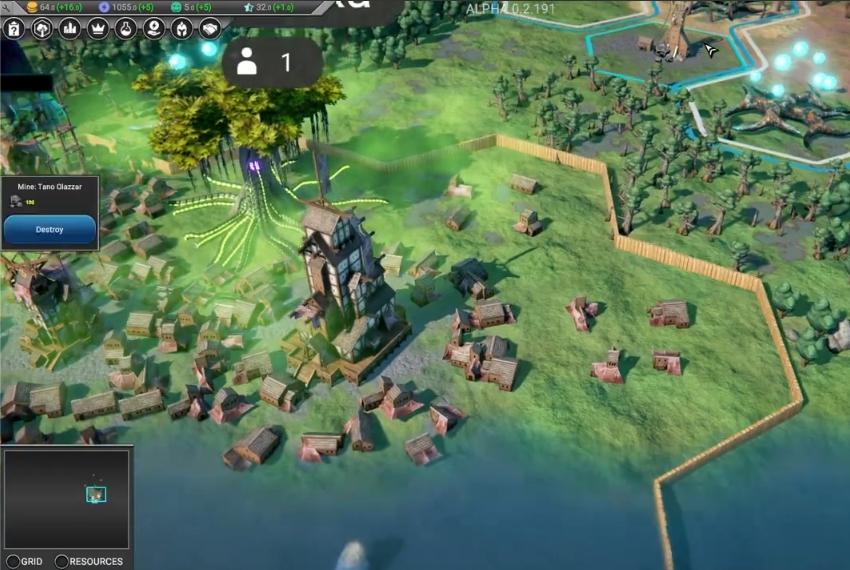This screenshot has height=570, width=850.
Task: Click the hand-with-lightning-orb toolbar icon
Action: (x=154, y=28)
